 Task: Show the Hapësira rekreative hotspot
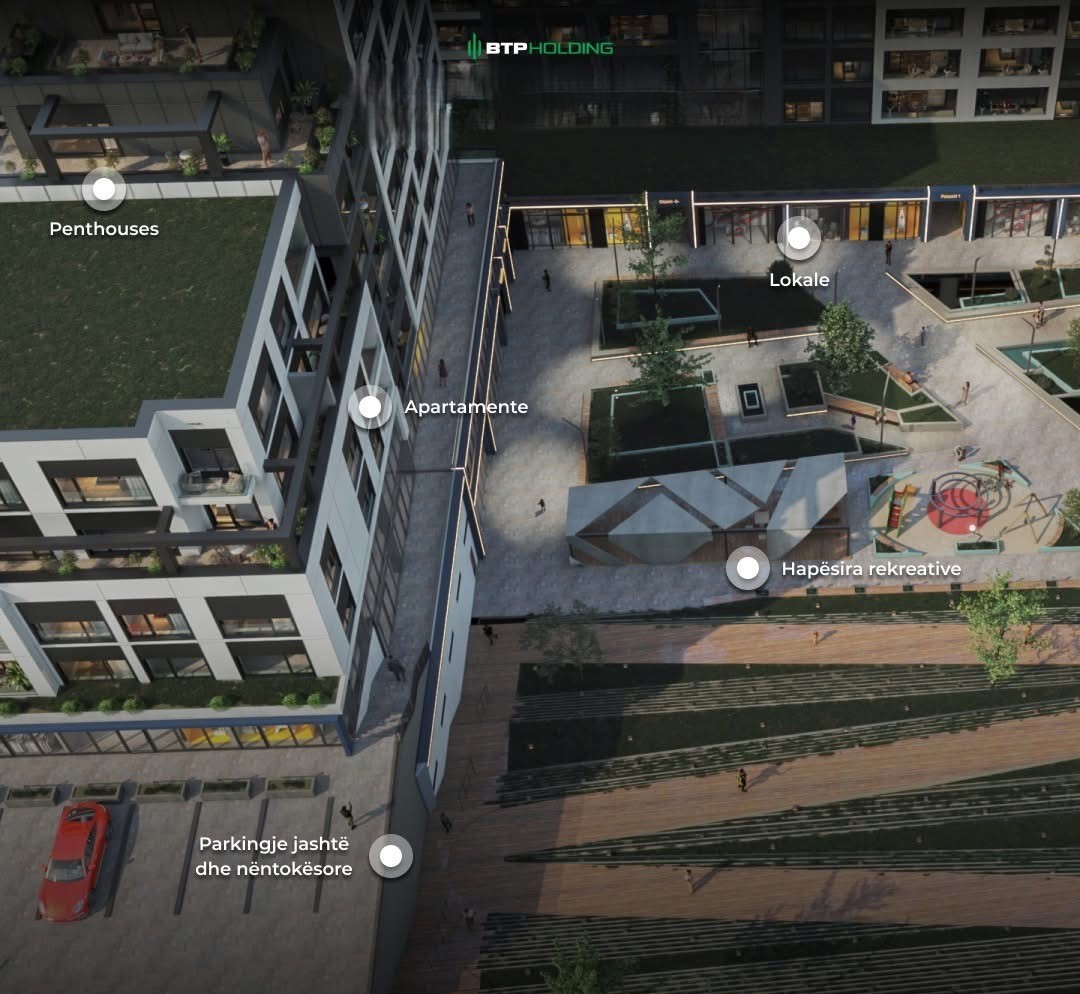point(748,568)
